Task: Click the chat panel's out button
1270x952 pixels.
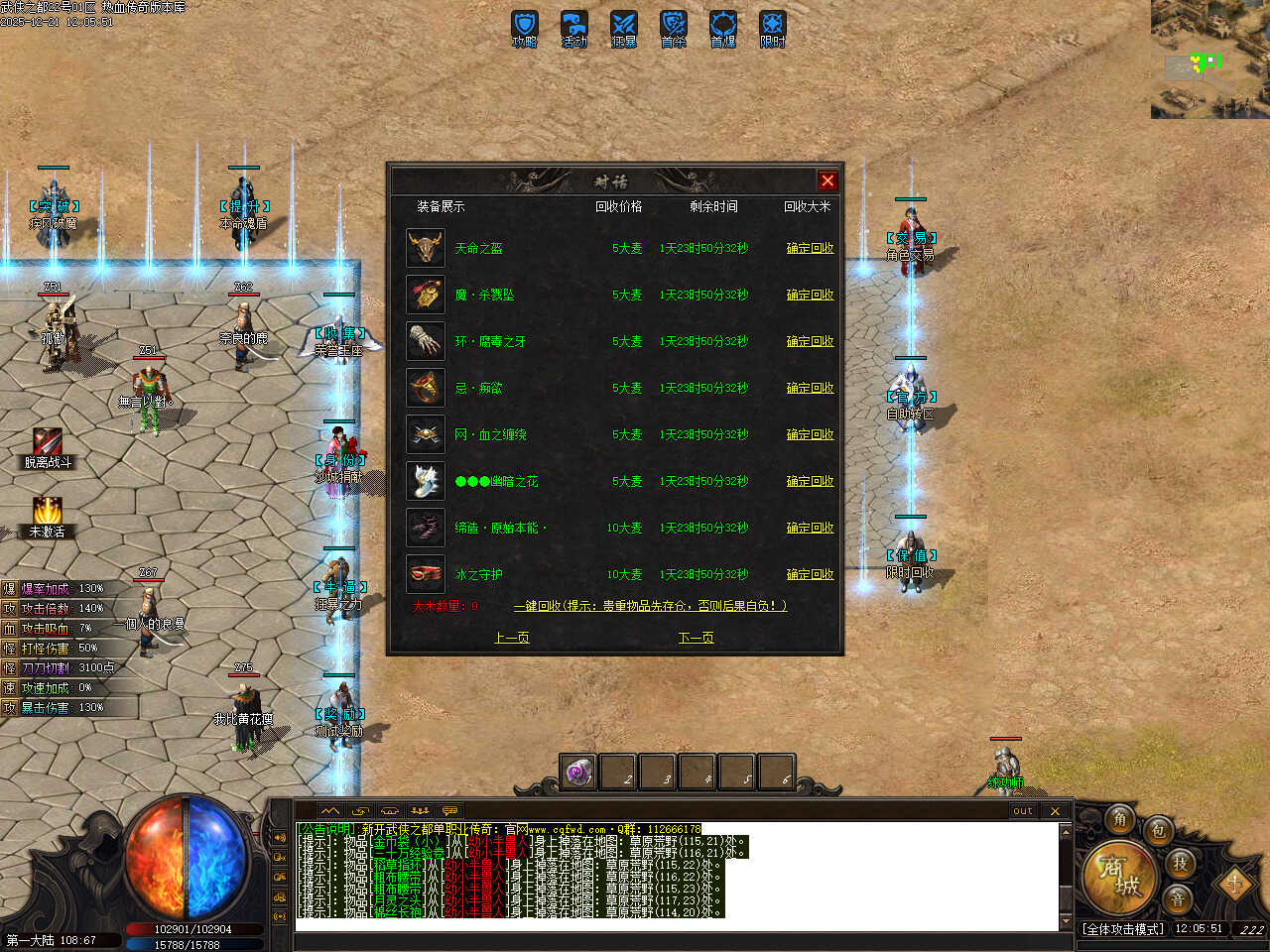Action: [x=1022, y=810]
